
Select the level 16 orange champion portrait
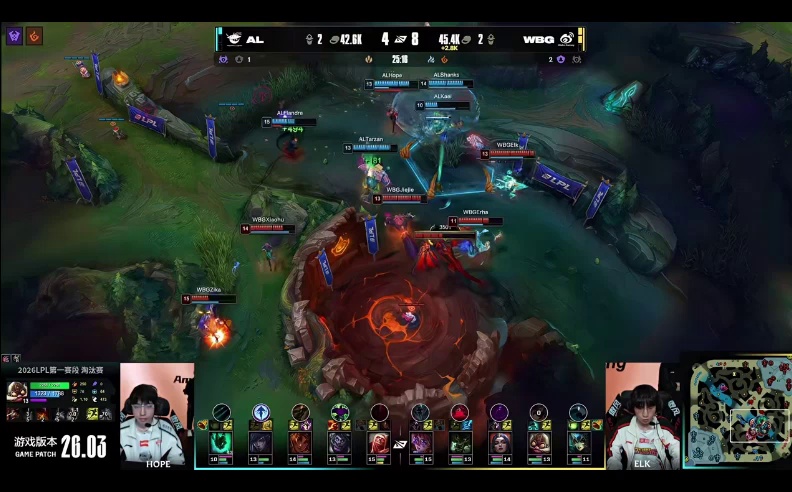tap(300, 441)
